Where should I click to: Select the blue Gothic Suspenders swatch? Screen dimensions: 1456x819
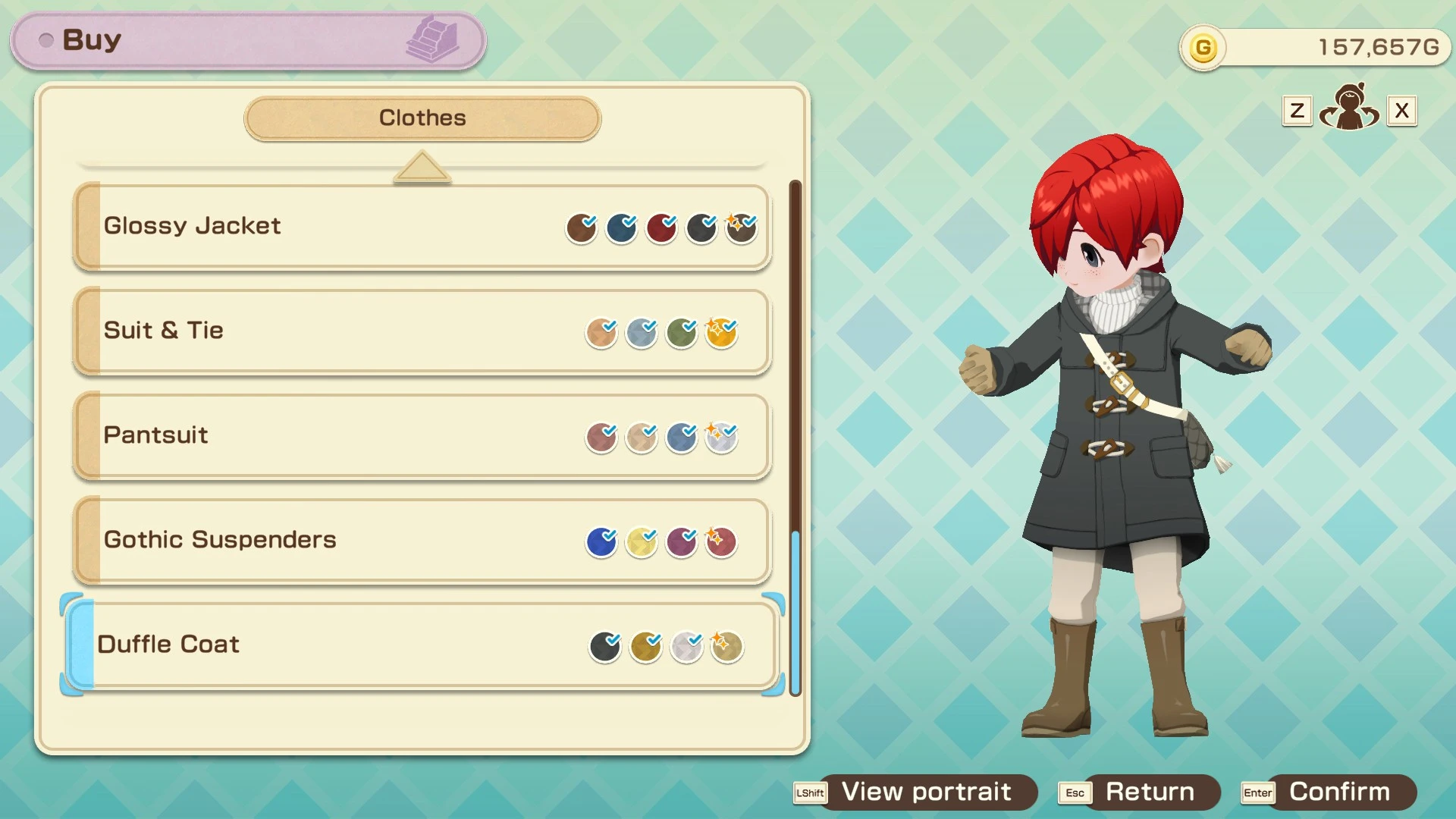(x=601, y=542)
